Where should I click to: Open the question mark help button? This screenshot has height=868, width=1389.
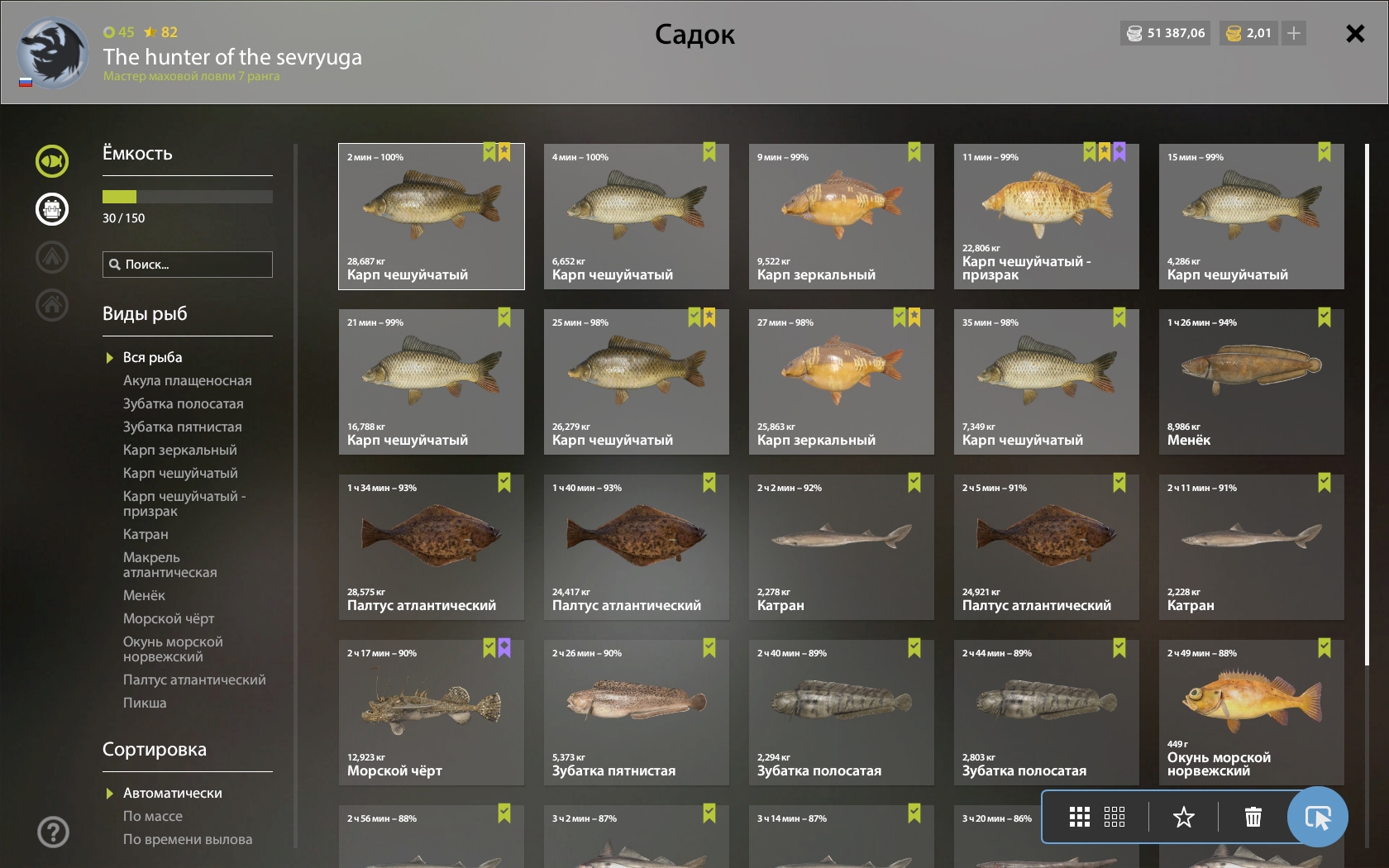coord(53,832)
